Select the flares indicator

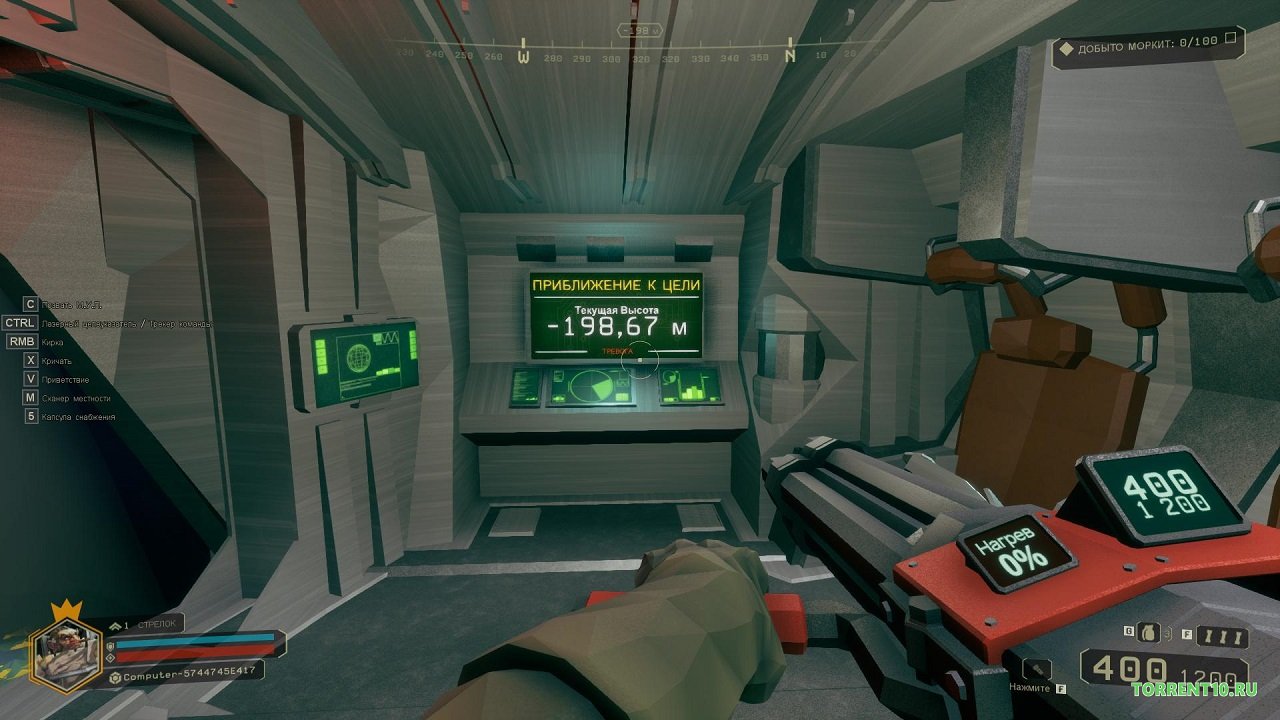coord(1222,637)
